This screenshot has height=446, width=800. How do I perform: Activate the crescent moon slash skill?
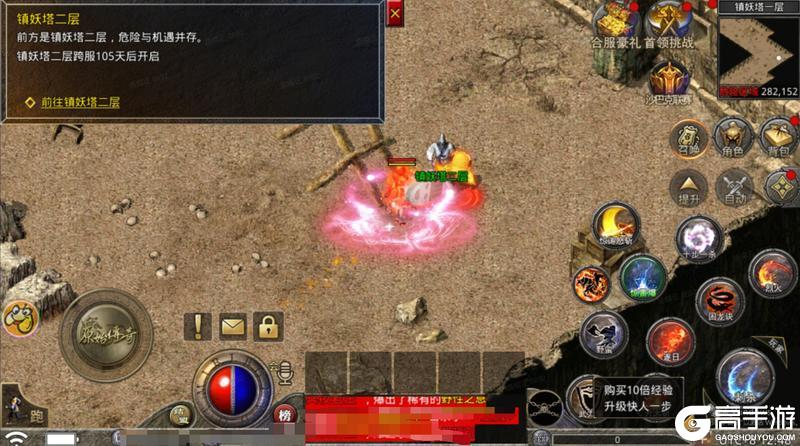click(x=616, y=225)
